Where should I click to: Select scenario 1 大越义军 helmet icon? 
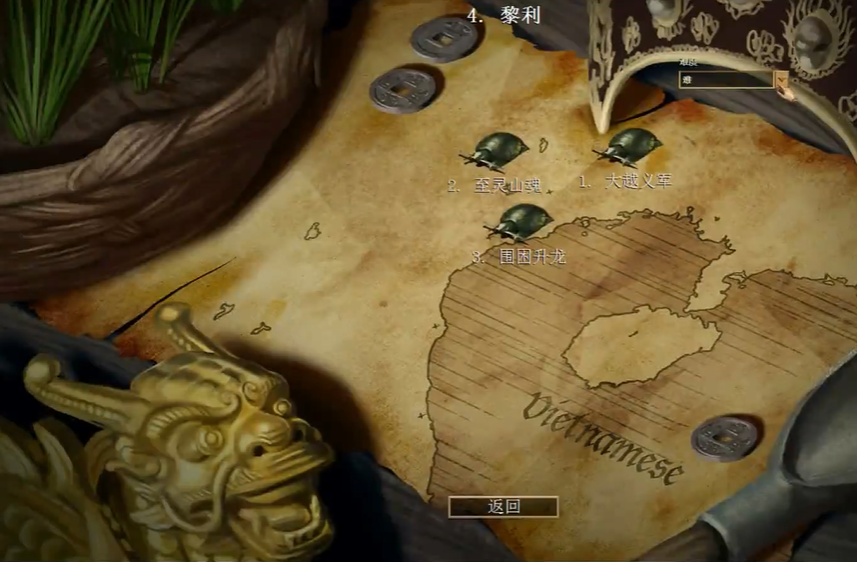click(630, 148)
